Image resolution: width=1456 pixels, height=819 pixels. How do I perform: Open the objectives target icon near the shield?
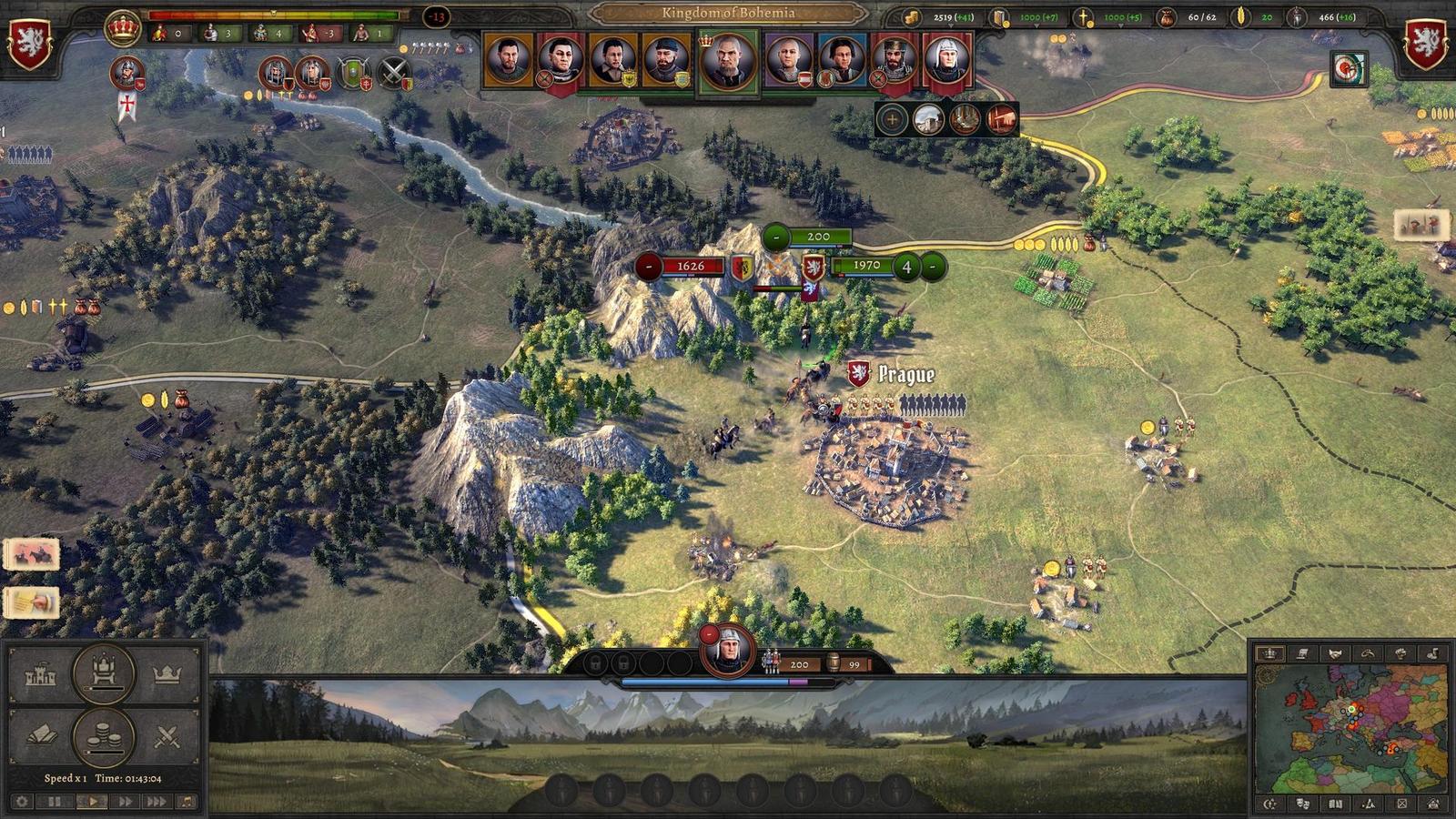(x=1348, y=71)
